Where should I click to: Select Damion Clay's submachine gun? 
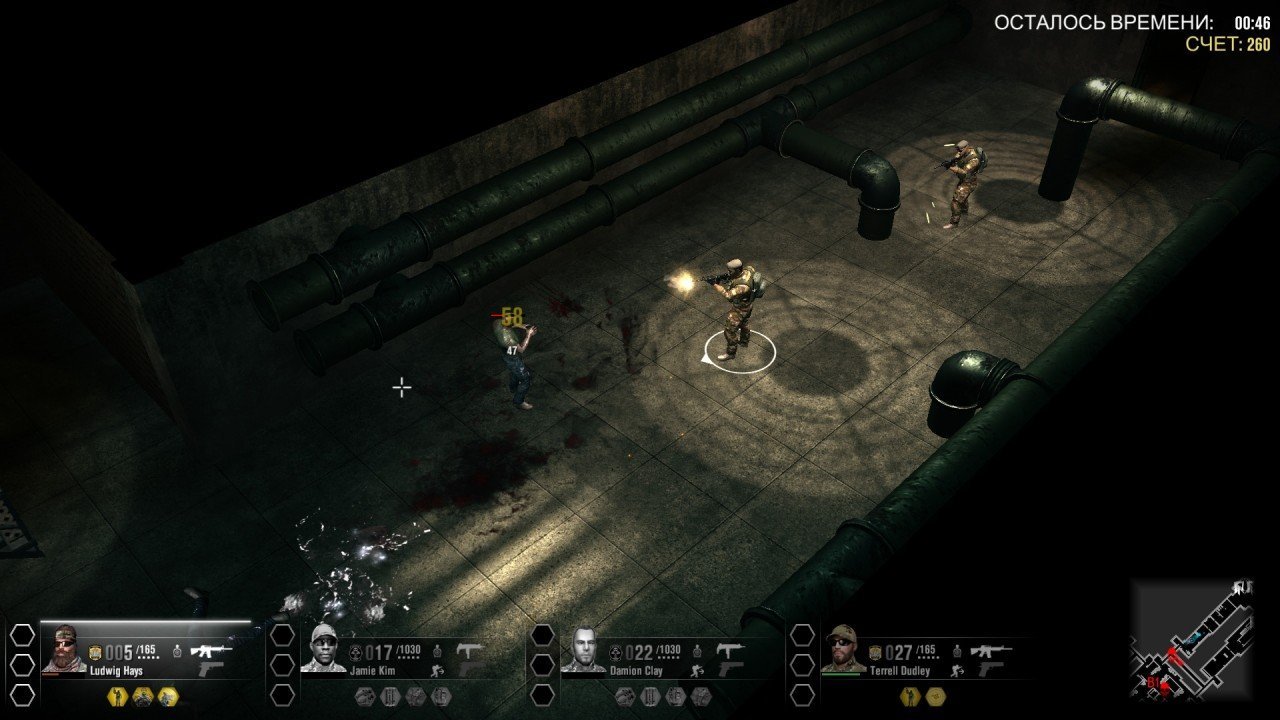pyautogui.click(x=731, y=650)
